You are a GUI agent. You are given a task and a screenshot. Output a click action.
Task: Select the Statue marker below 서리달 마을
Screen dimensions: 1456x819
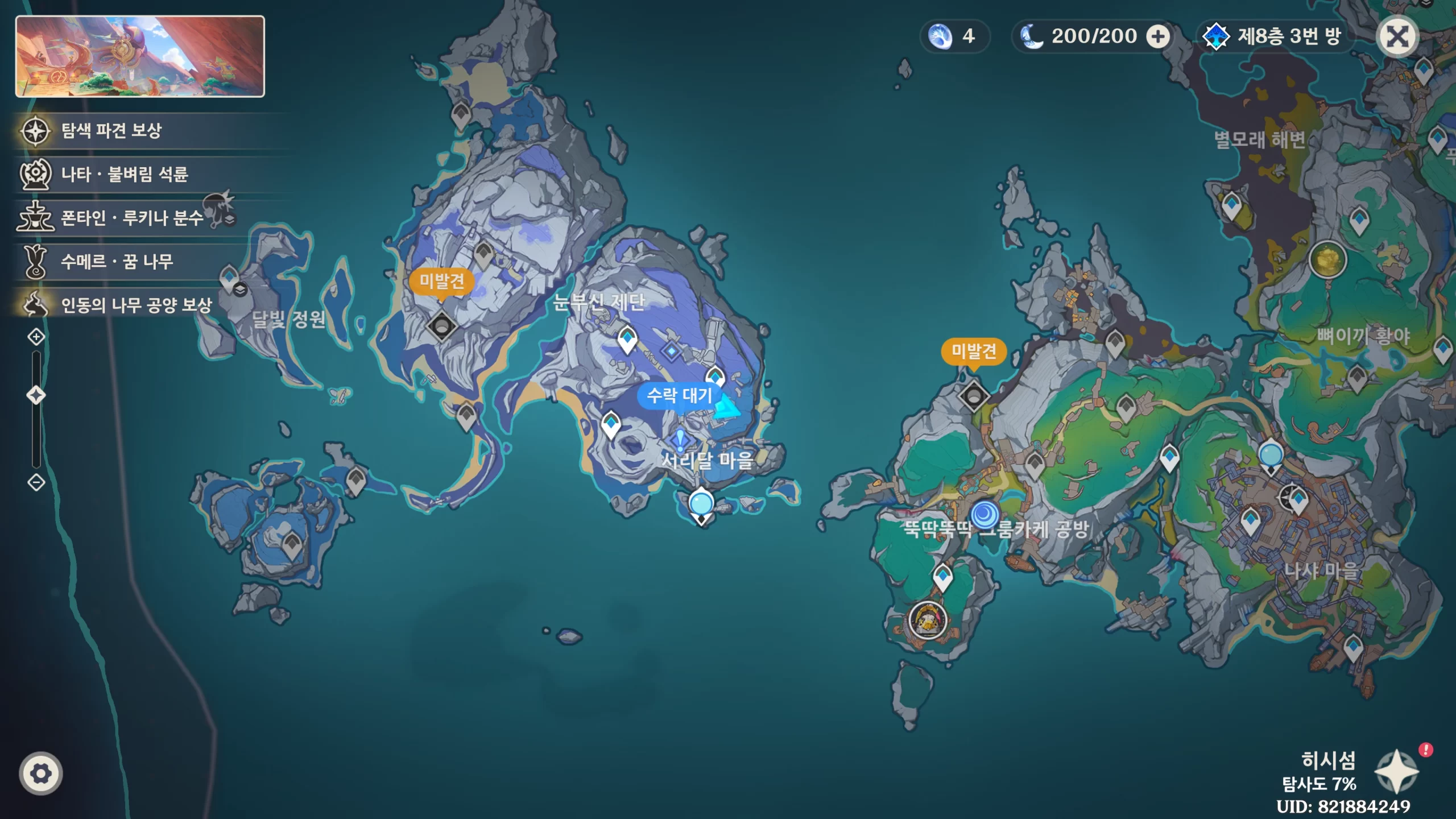pyautogui.click(x=701, y=504)
